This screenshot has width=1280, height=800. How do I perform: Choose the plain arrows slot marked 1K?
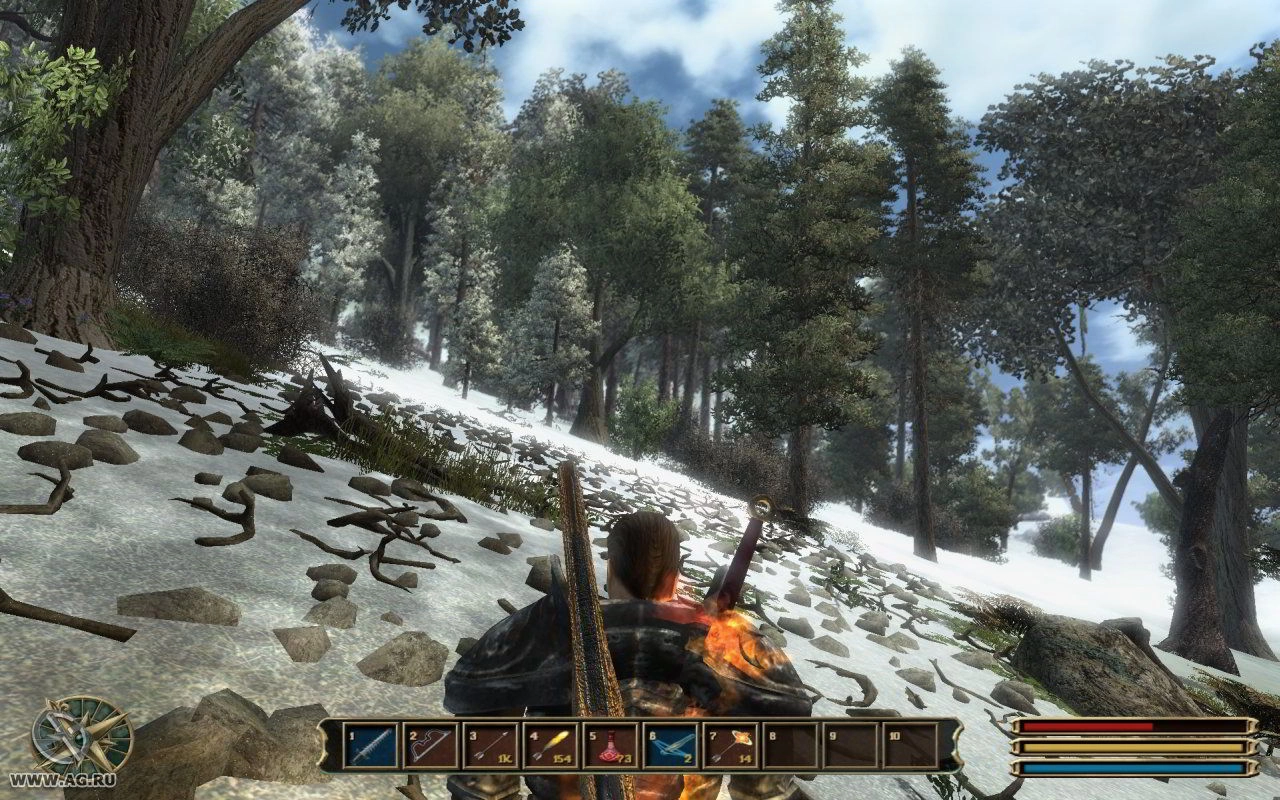[x=491, y=746]
